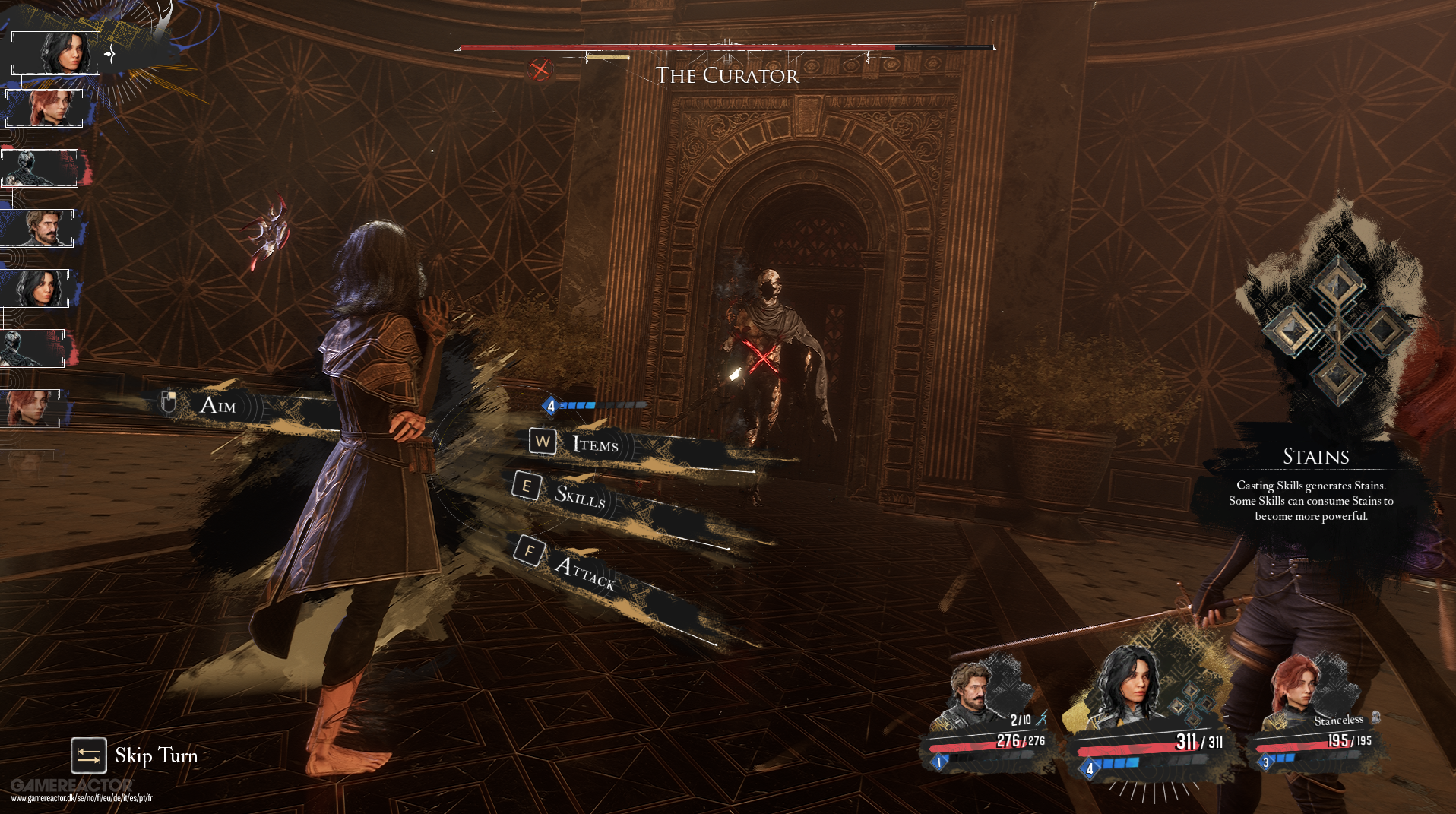This screenshot has height=814, width=1456.
Task: Click The Curator name label
Action: (x=726, y=75)
